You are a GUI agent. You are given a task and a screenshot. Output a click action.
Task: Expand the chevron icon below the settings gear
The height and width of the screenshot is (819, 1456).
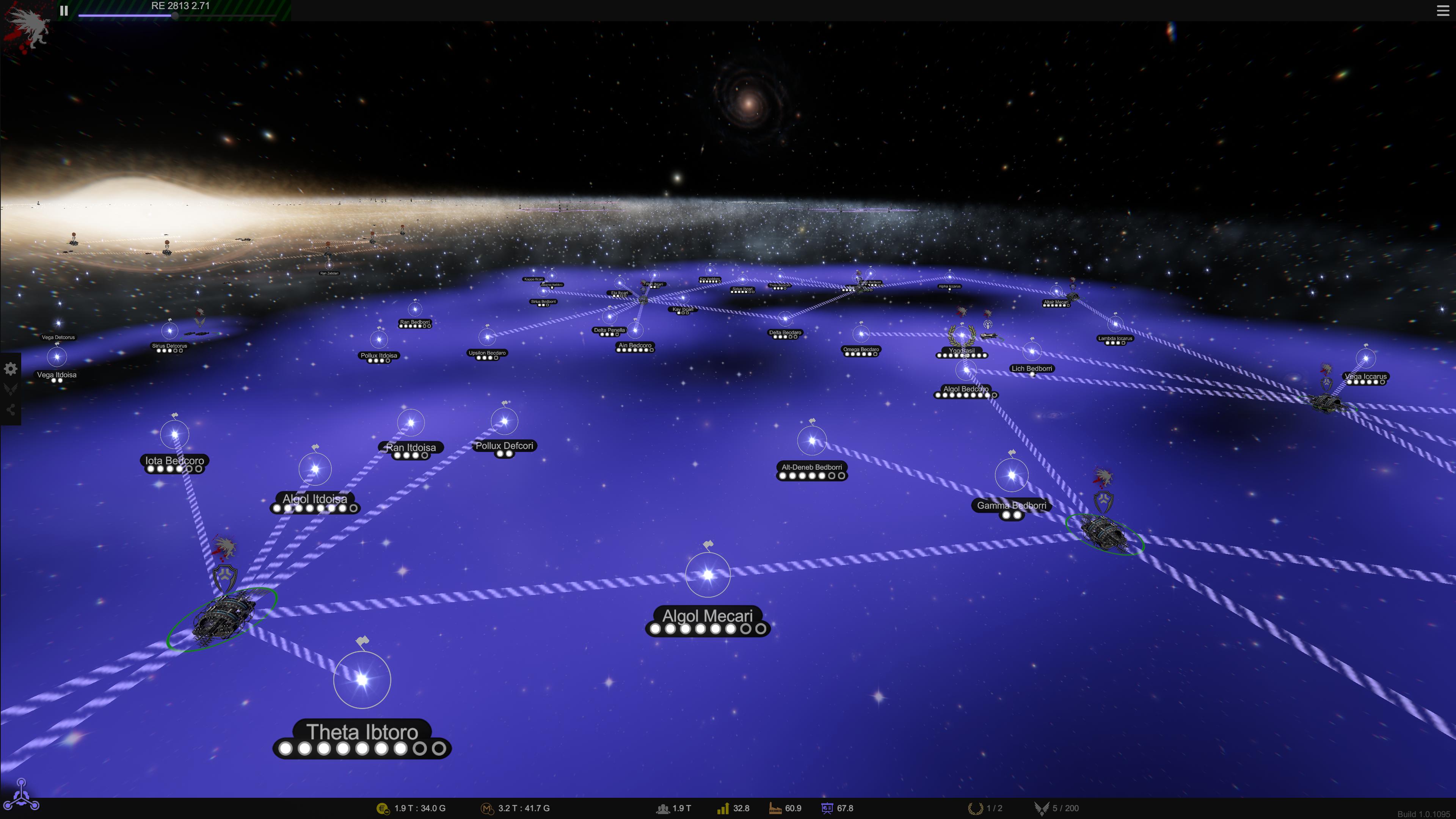11,388
